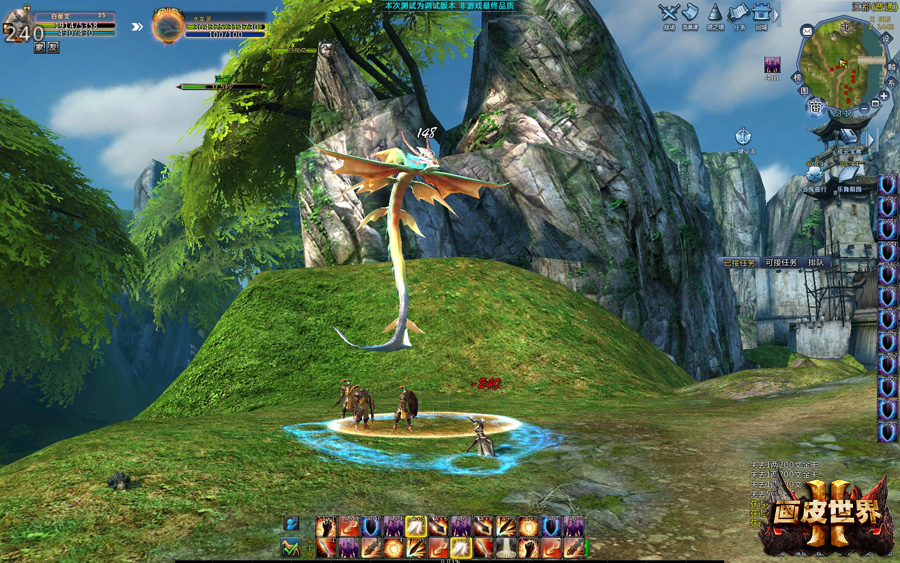The height and width of the screenshot is (563, 900).
Task: Open the 任务 quest scroll menu
Action: coord(739,13)
